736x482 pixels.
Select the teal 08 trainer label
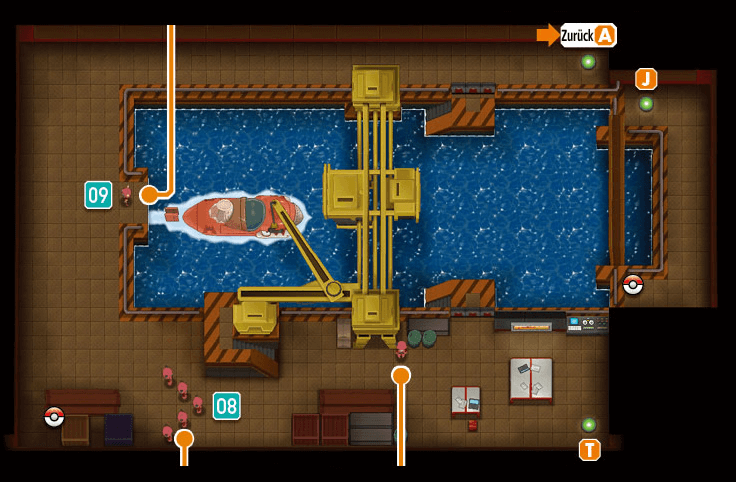pyautogui.click(x=226, y=405)
